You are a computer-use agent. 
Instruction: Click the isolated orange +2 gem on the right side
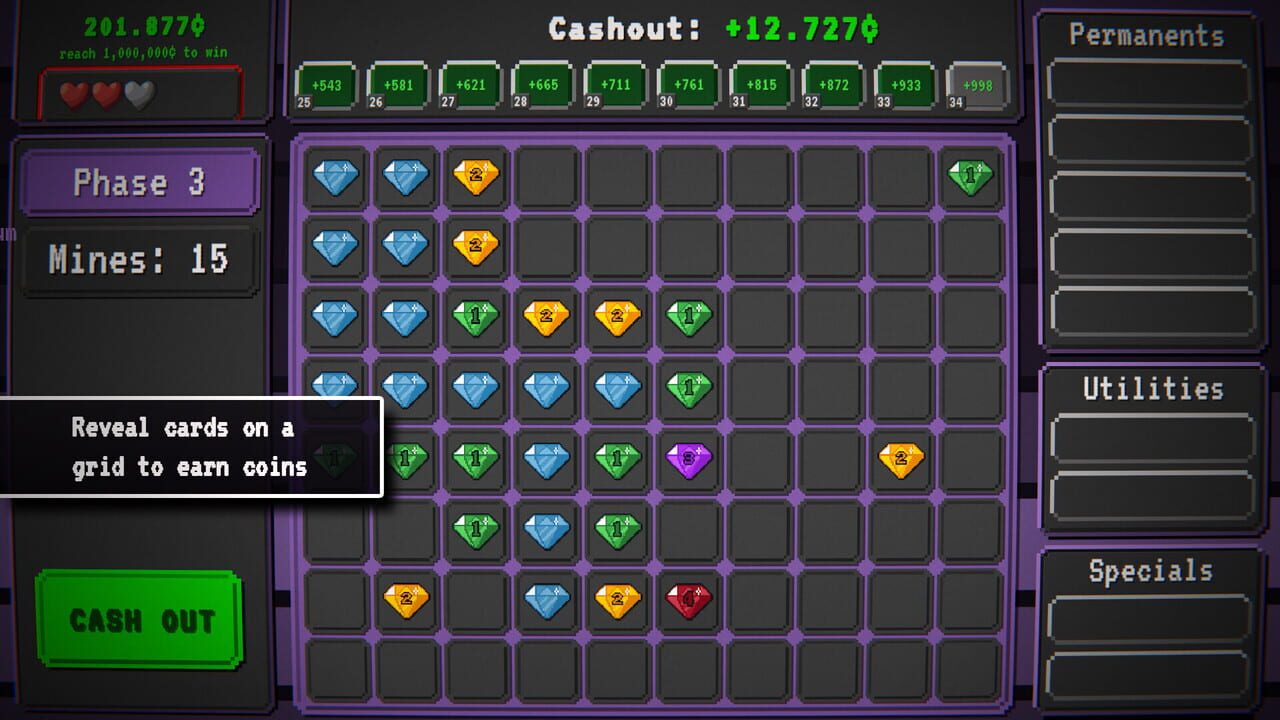point(903,460)
